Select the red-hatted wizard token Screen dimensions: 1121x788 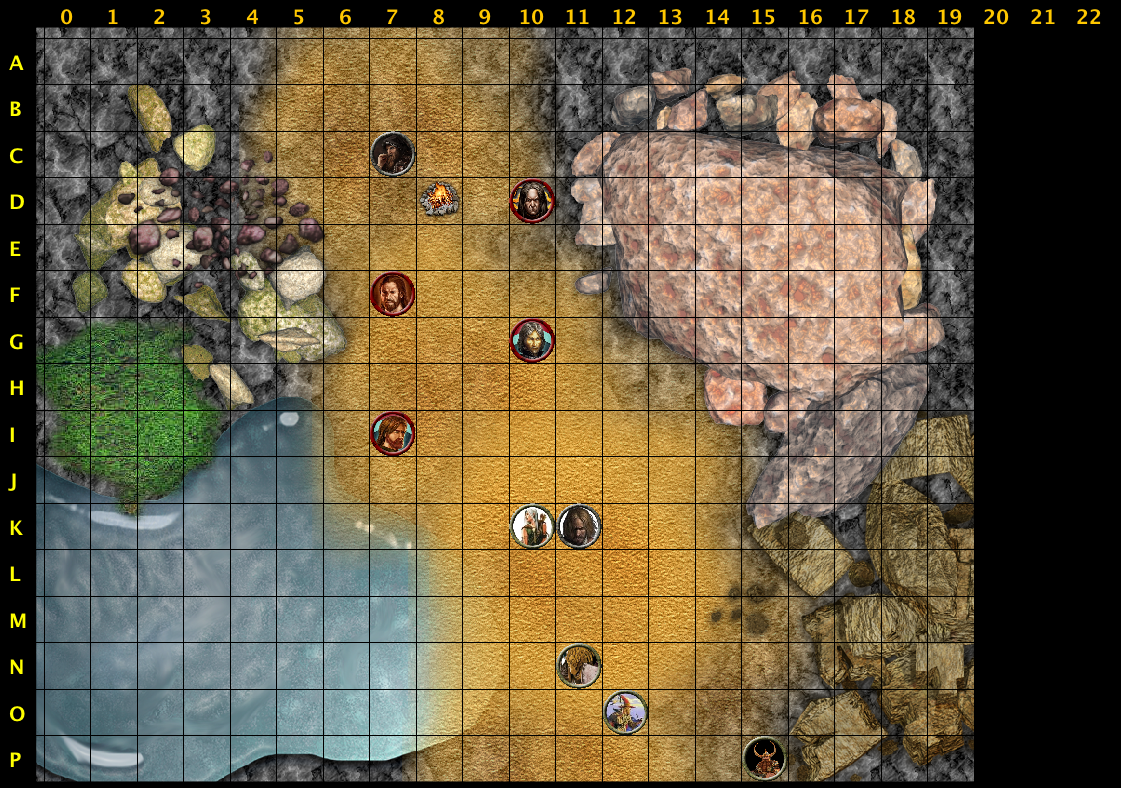coord(625,712)
